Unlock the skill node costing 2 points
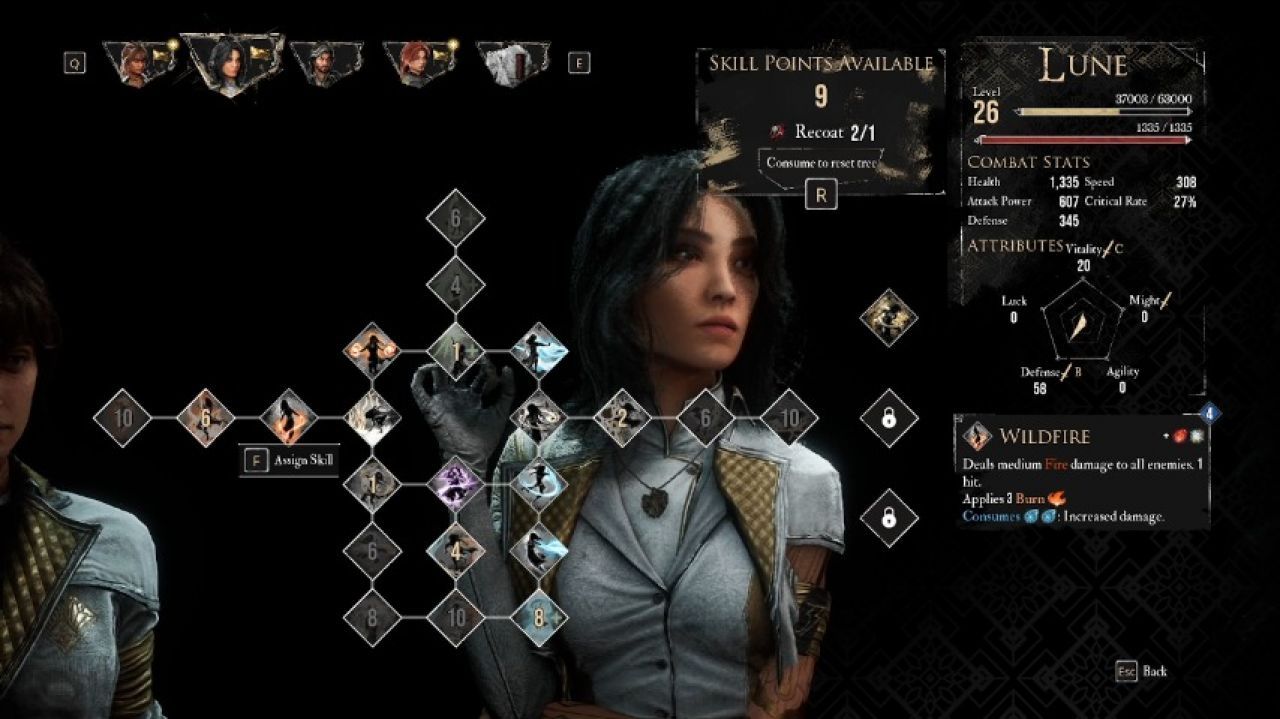1280x719 pixels. [x=622, y=417]
